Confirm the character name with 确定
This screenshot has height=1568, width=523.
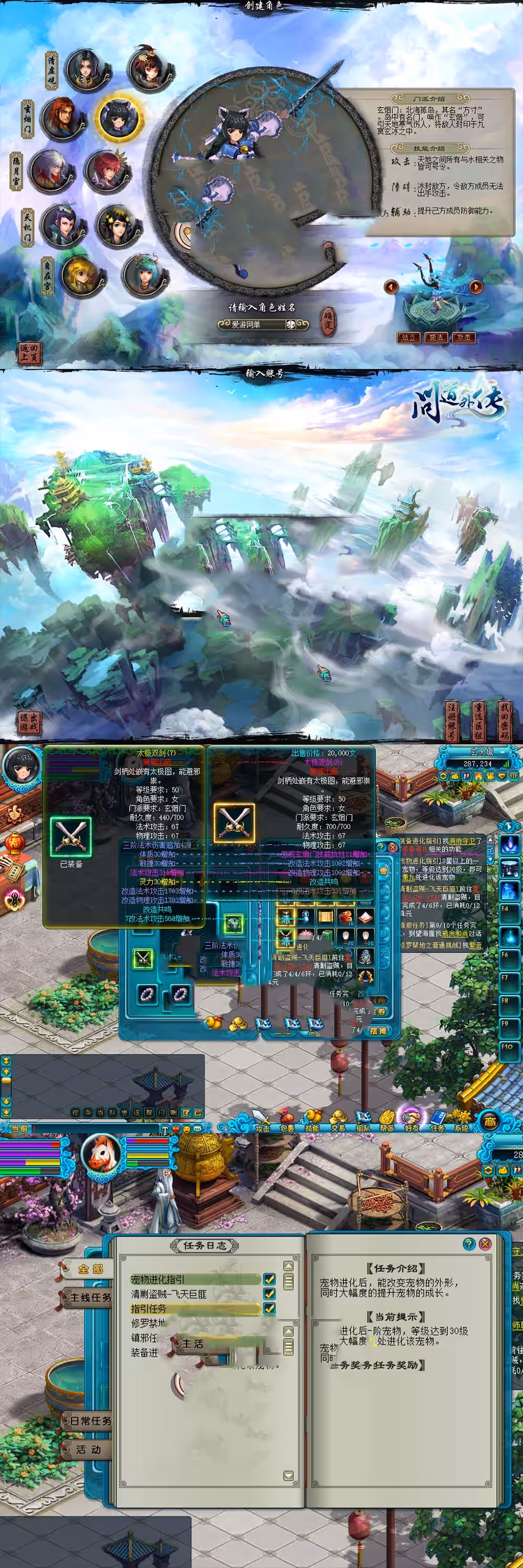(328, 321)
